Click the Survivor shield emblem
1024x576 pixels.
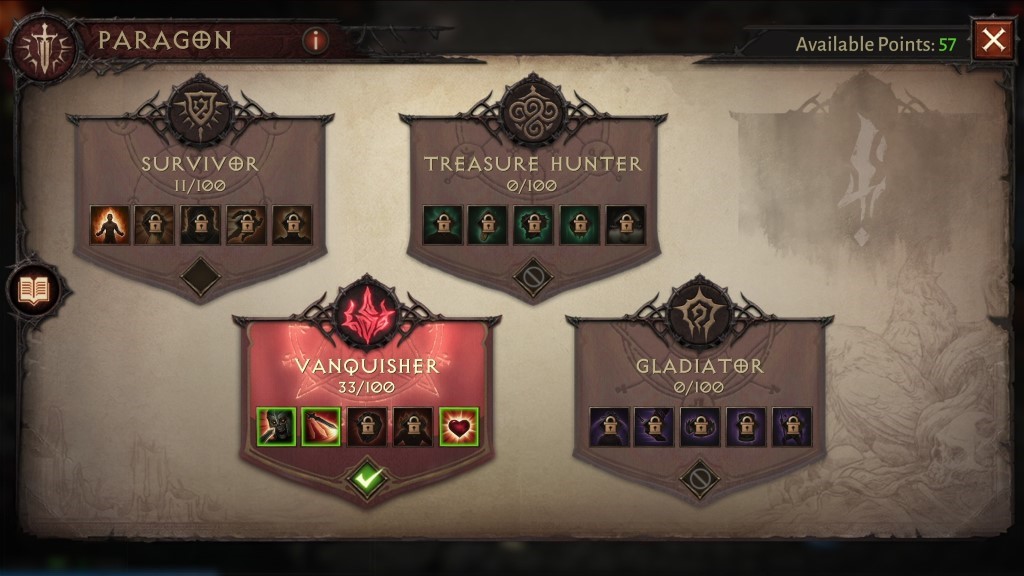pyautogui.click(x=200, y=108)
